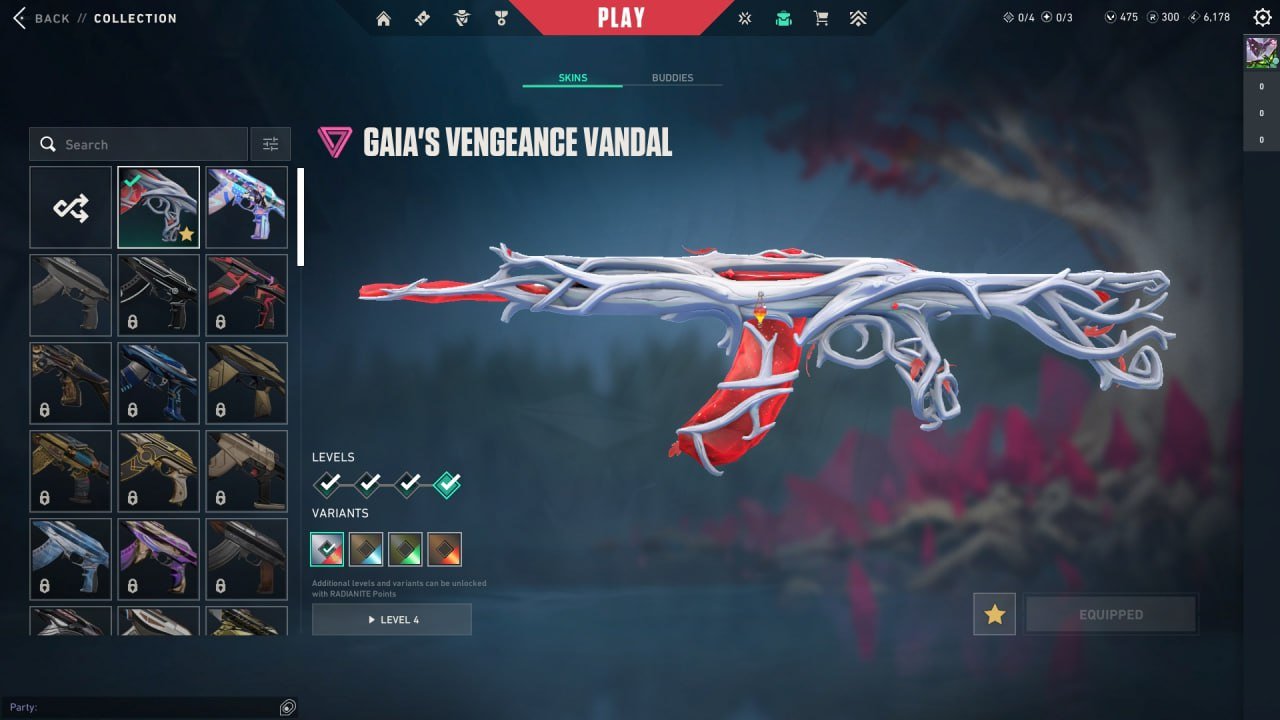Image resolution: width=1280 pixels, height=720 pixels.
Task: Open the Home screen icon
Action: 384,17
